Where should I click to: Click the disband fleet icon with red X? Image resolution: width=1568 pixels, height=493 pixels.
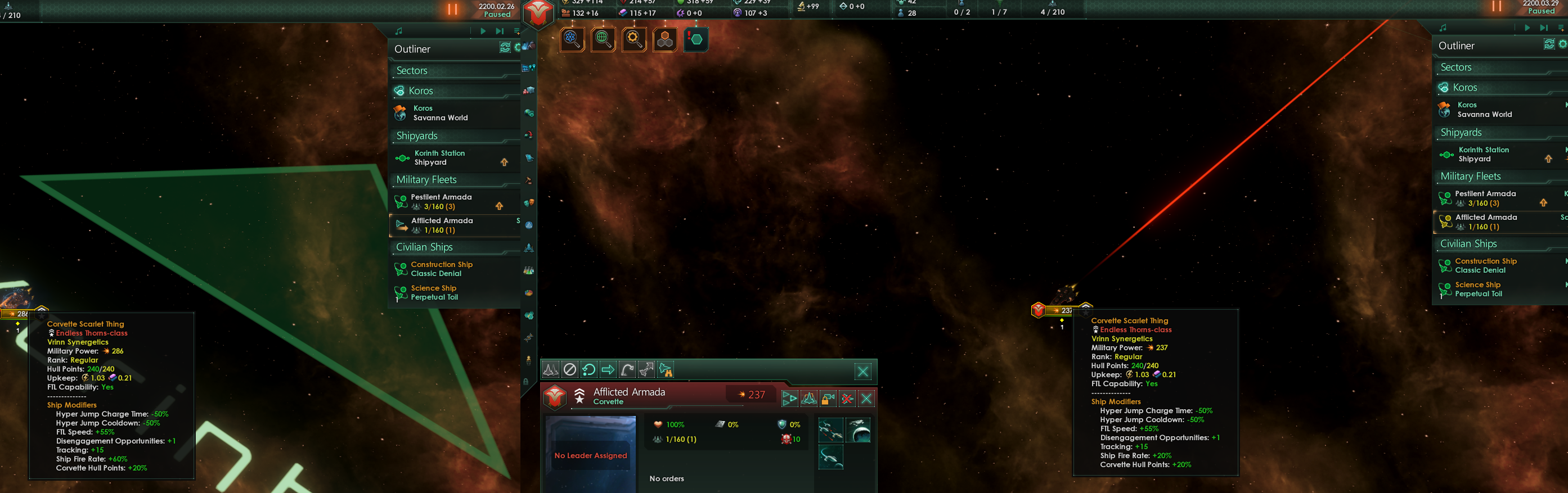pos(847,399)
